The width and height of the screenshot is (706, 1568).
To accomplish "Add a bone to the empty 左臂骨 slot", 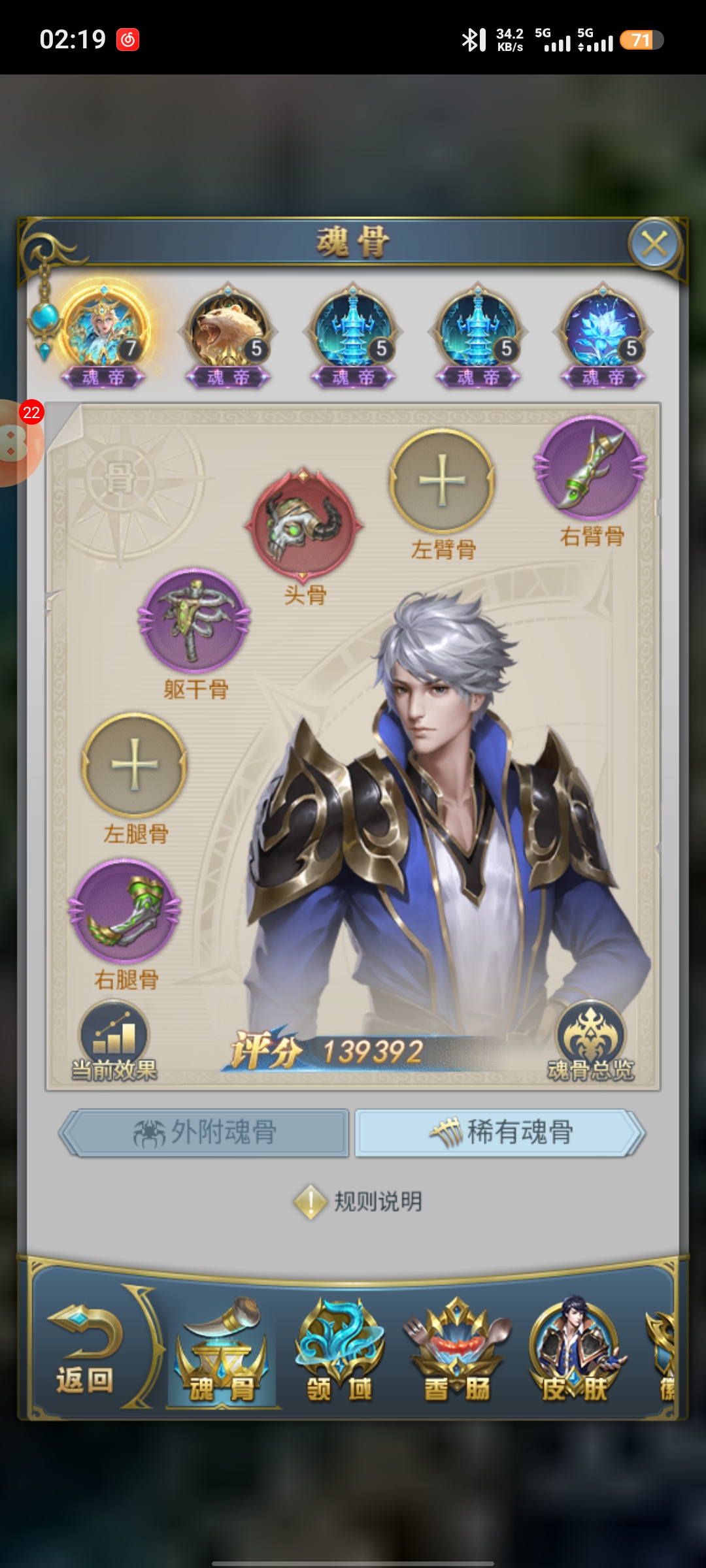I will pyautogui.click(x=443, y=482).
